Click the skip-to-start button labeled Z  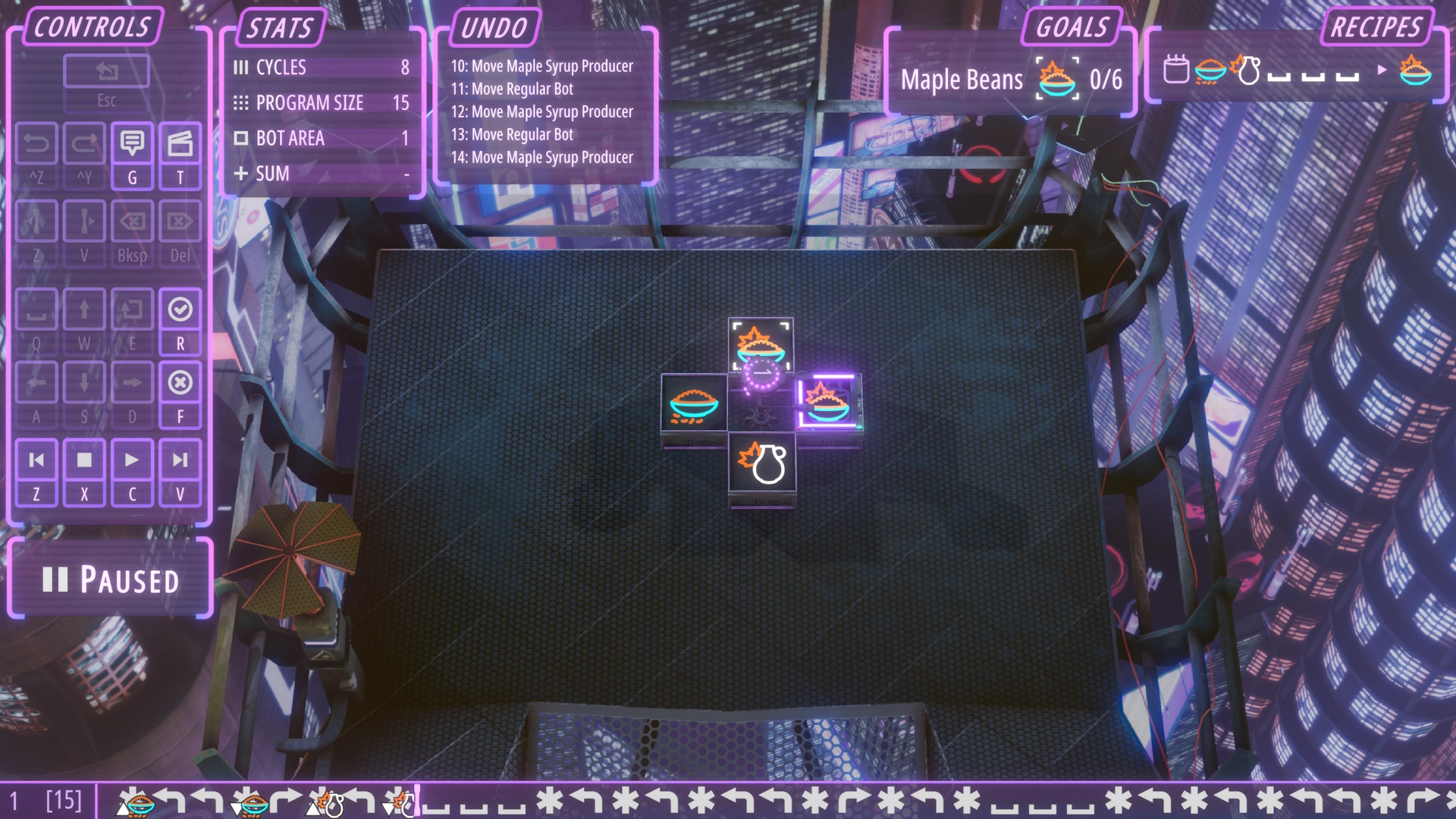(36, 460)
